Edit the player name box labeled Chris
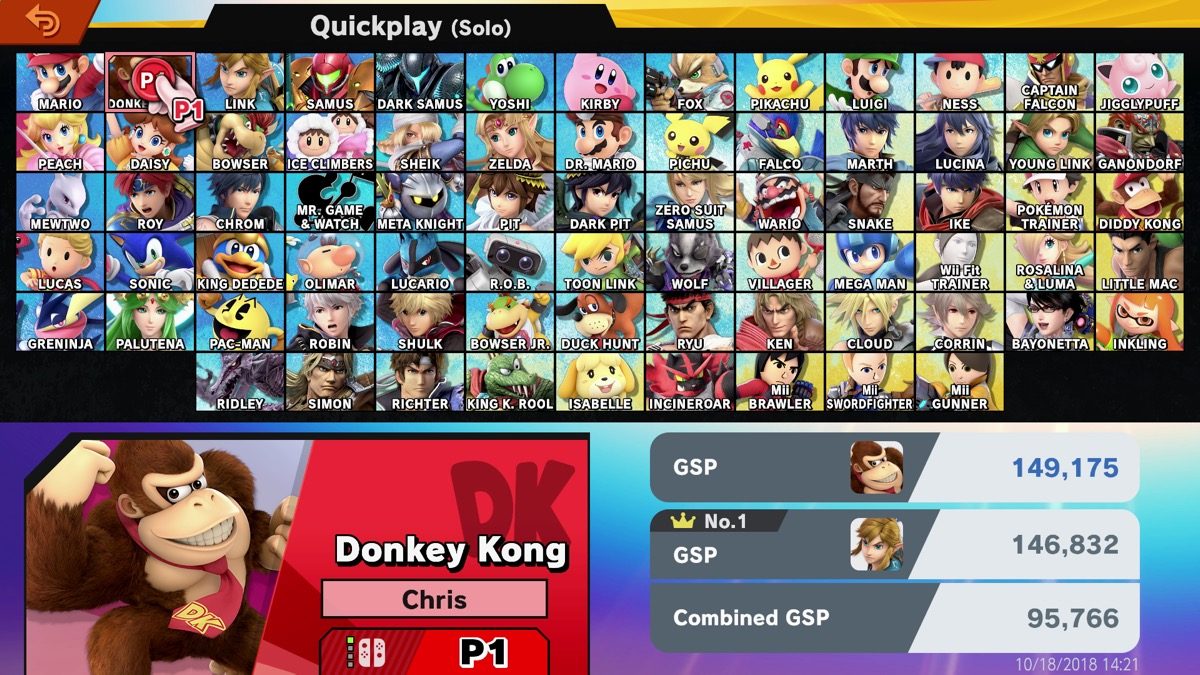The height and width of the screenshot is (675, 1200). (434, 599)
